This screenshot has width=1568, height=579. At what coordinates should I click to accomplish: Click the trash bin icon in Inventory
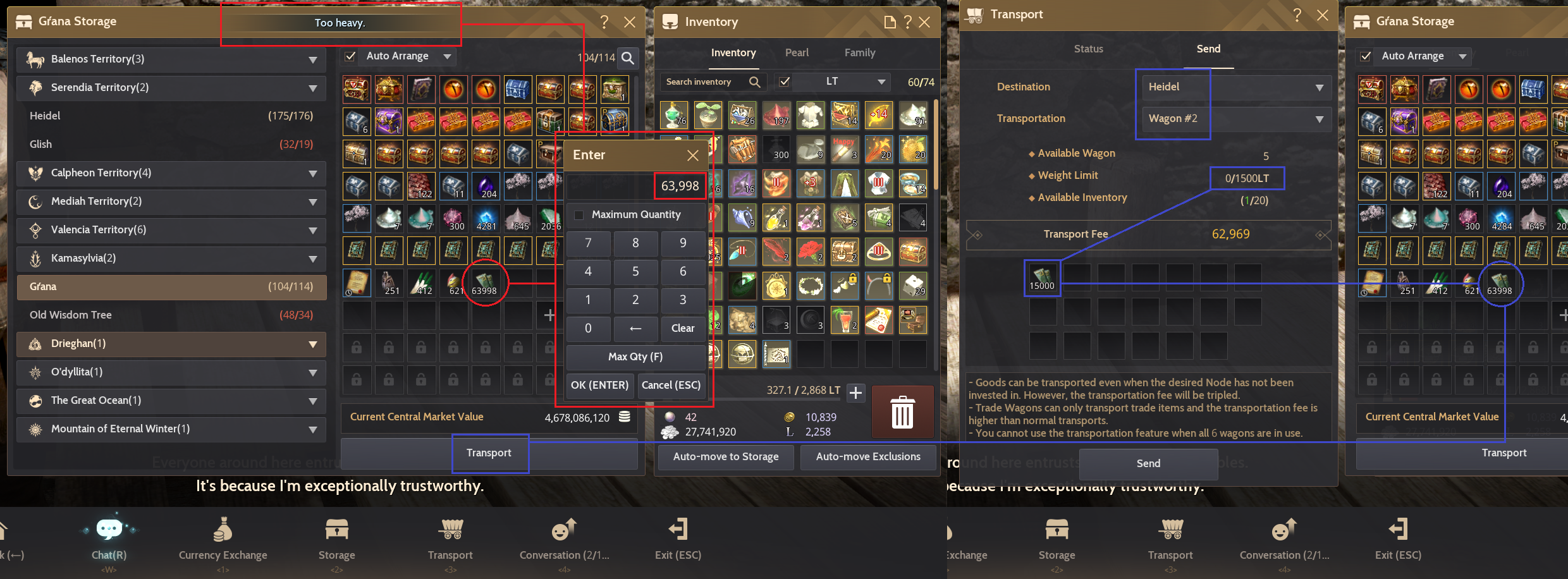(902, 411)
